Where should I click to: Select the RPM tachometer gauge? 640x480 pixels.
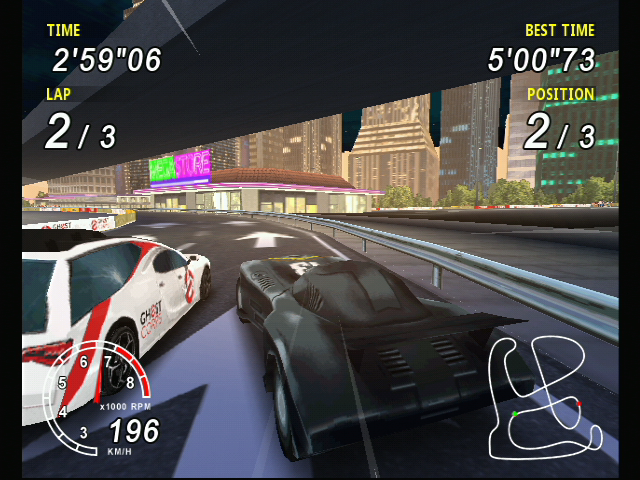tap(96, 396)
